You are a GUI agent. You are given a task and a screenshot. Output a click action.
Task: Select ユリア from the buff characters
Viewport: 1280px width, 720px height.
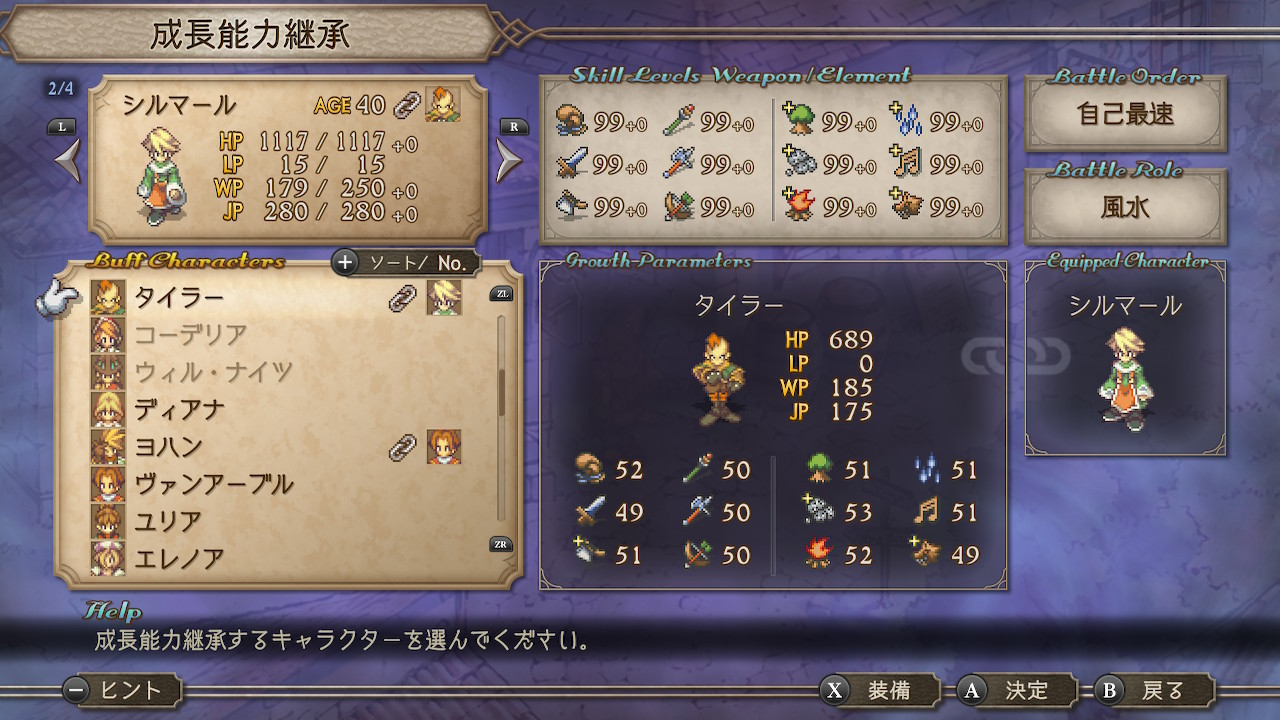click(x=169, y=521)
